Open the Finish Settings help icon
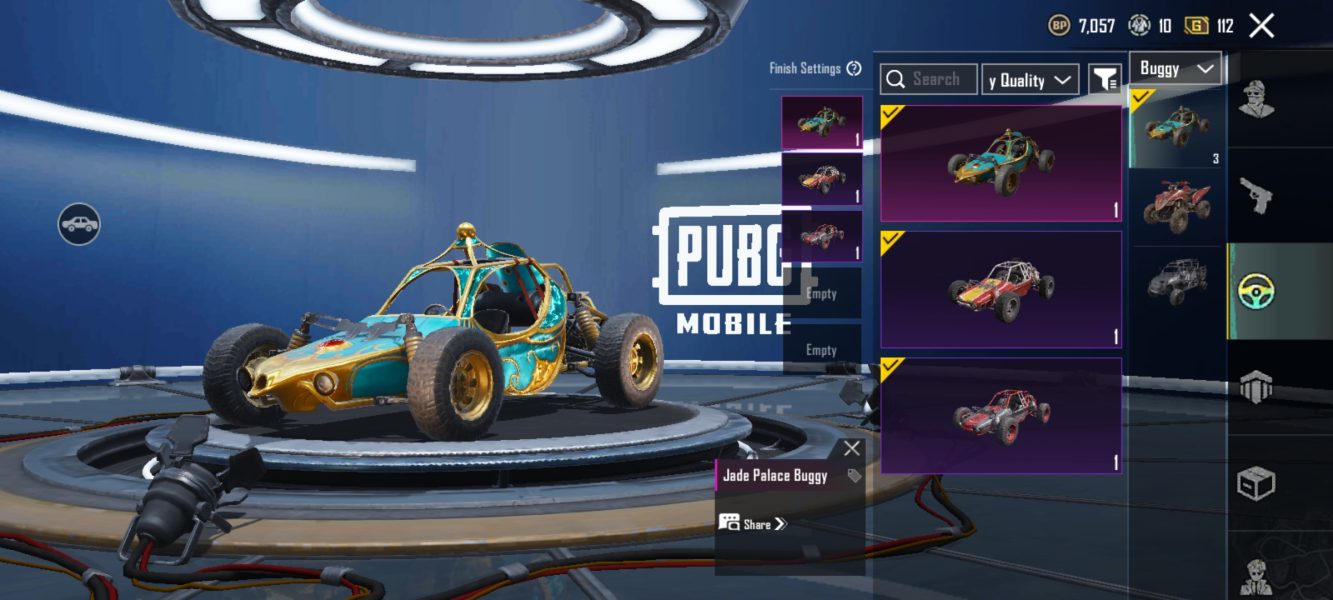1333x600 pixels. 854,69
